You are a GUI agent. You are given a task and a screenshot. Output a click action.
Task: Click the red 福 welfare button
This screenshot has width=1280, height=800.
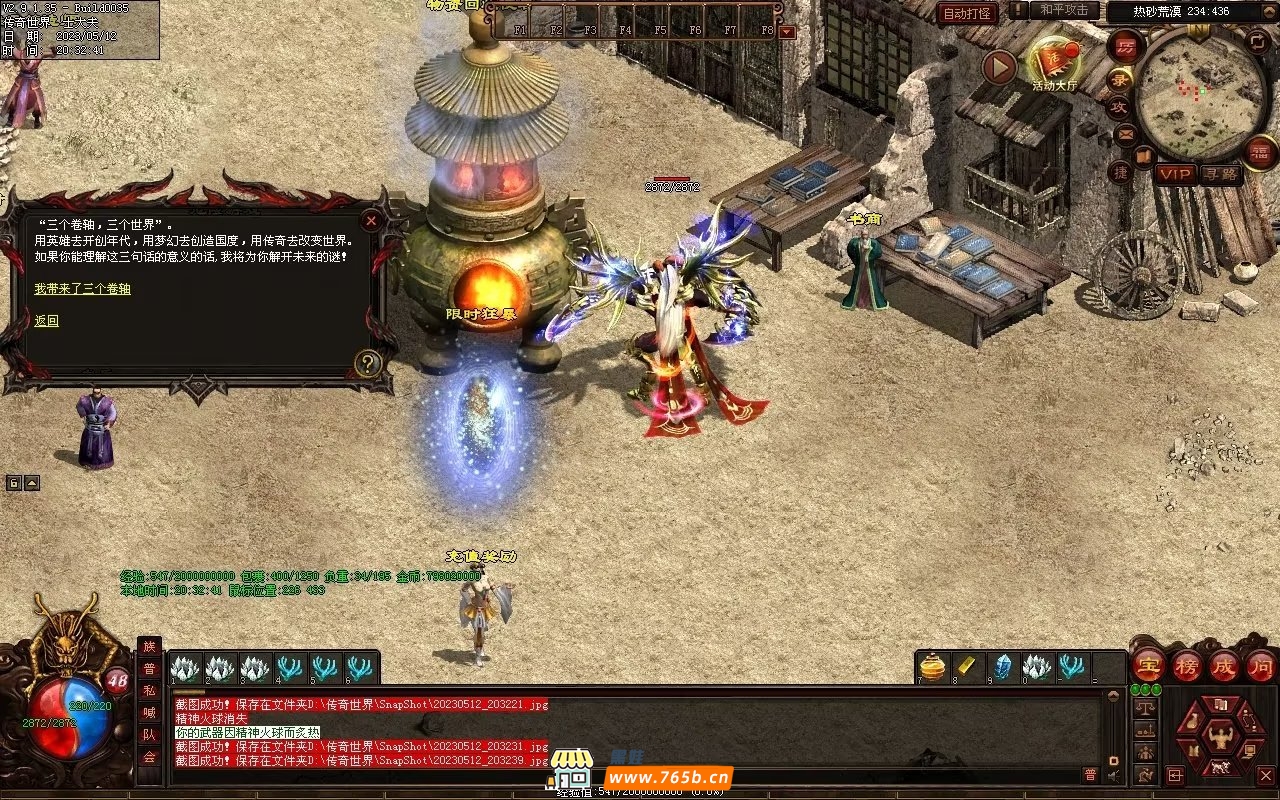click(1260, 151)
